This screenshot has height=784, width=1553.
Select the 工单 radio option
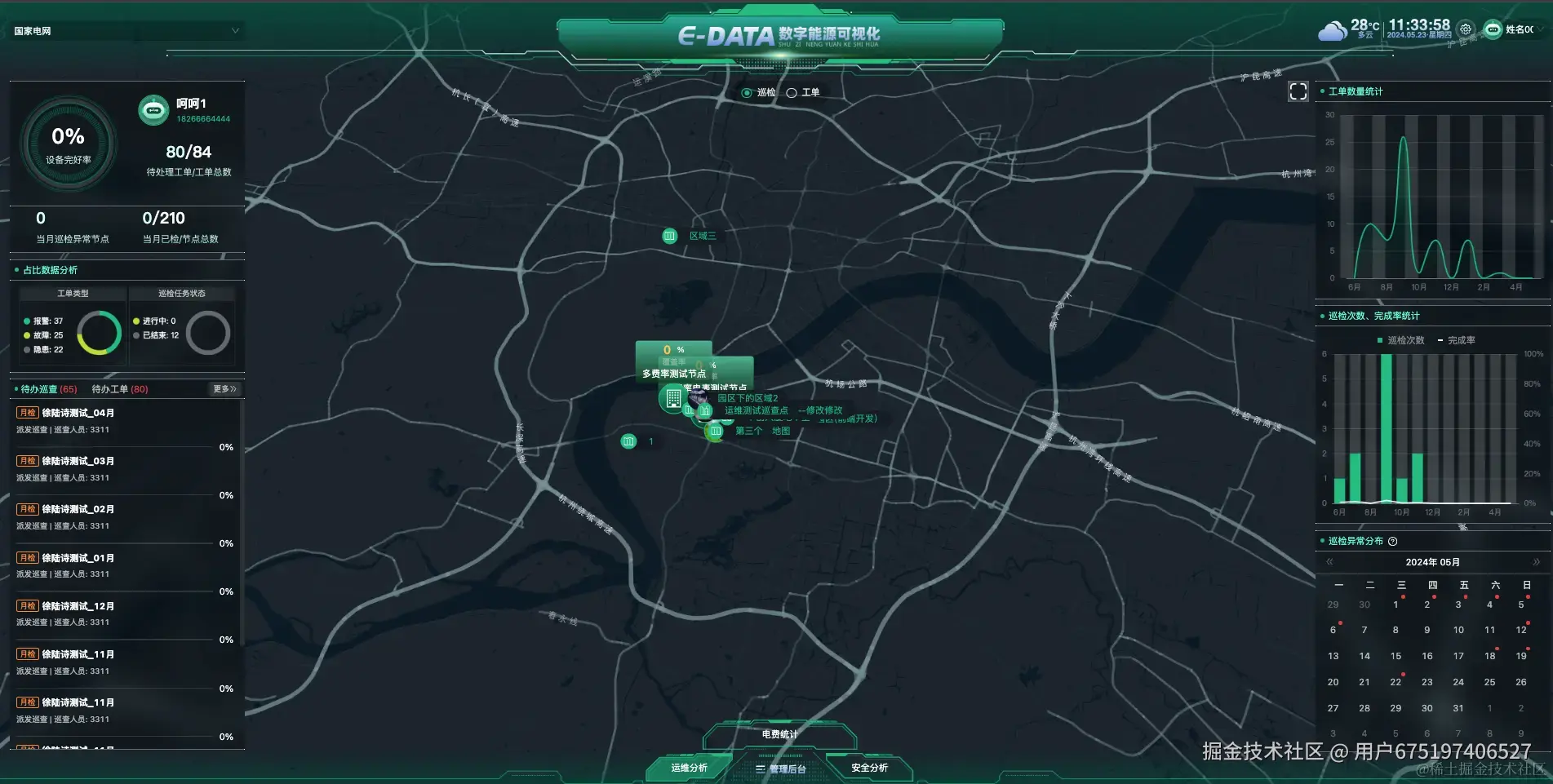(792, 93)
